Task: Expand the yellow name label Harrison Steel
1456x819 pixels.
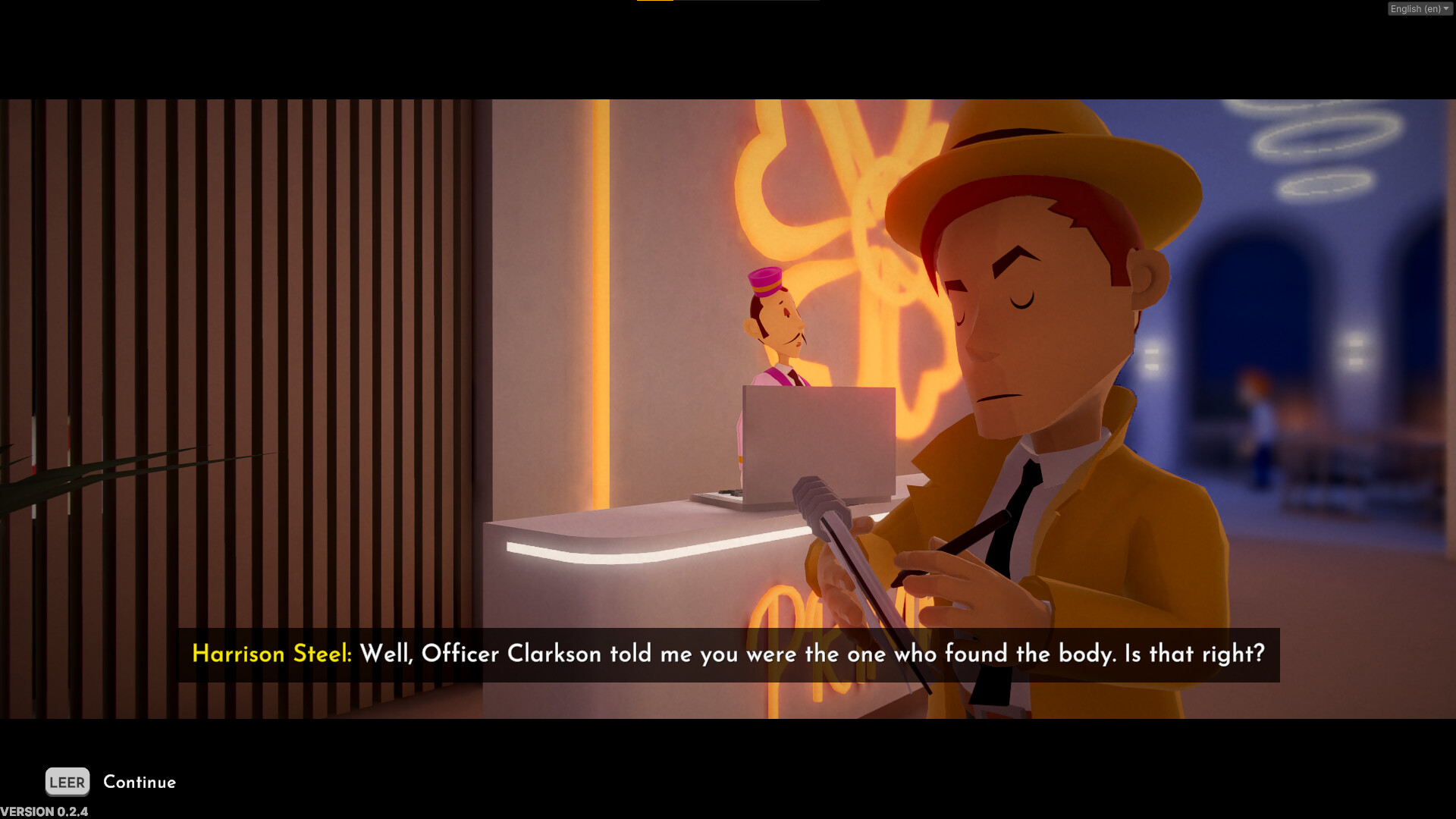Action: 271,654
